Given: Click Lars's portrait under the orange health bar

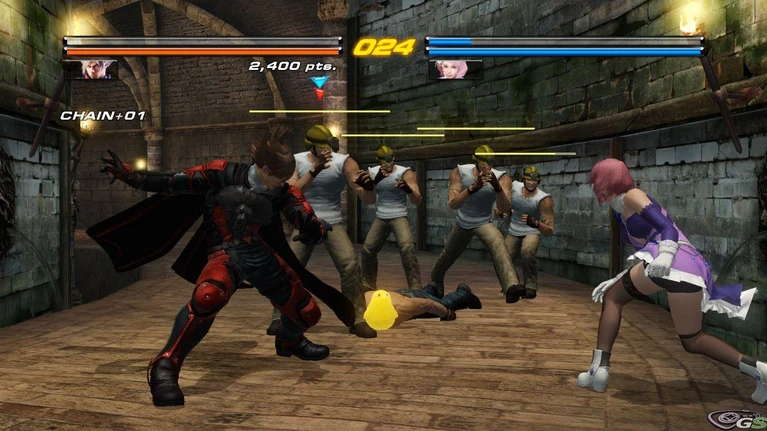Looking at the screenshot, I should point(91,69).
